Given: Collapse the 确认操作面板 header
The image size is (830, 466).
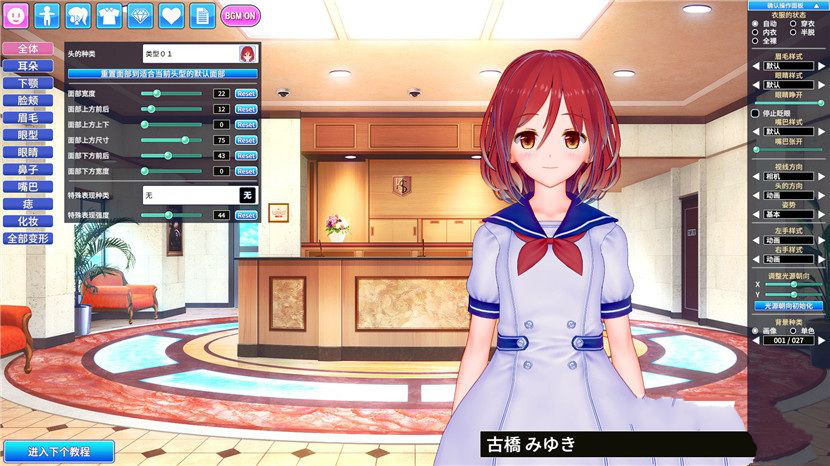Looking at the screenshot, I should click(x=788, y=5).
